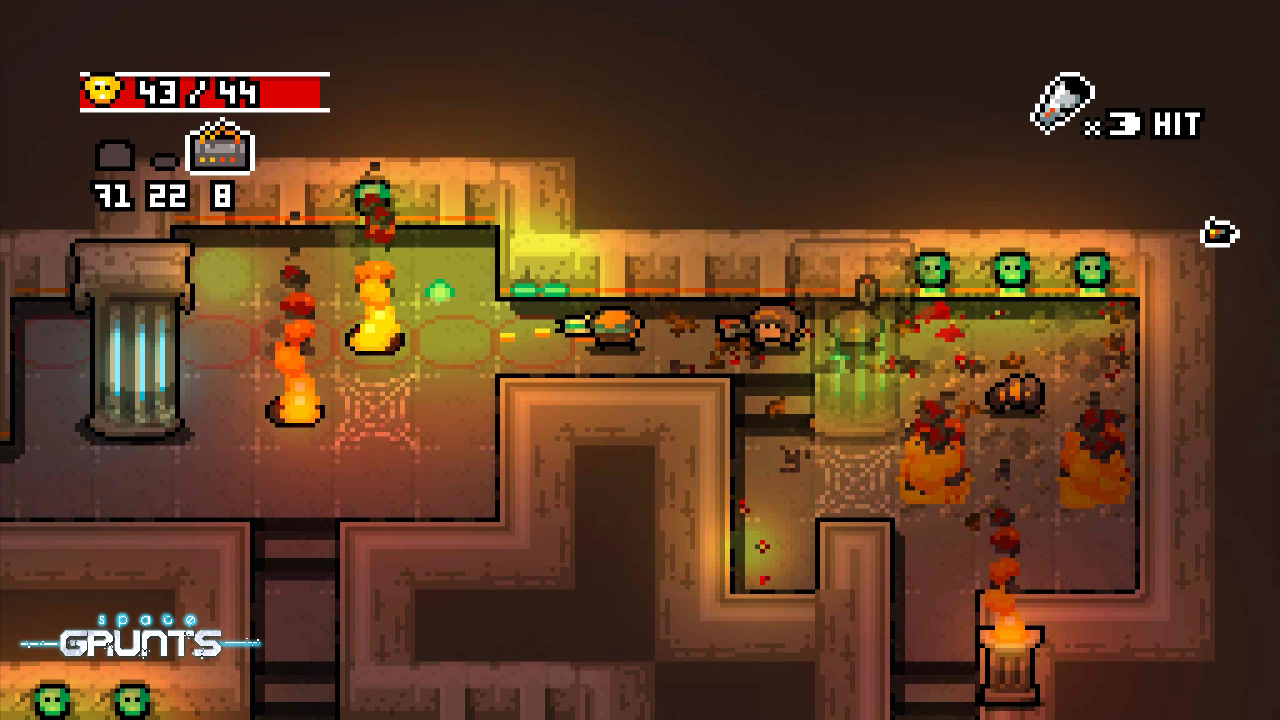Select the skull health icon
The height and width of the screenshot is (720, 1280).
100,89
